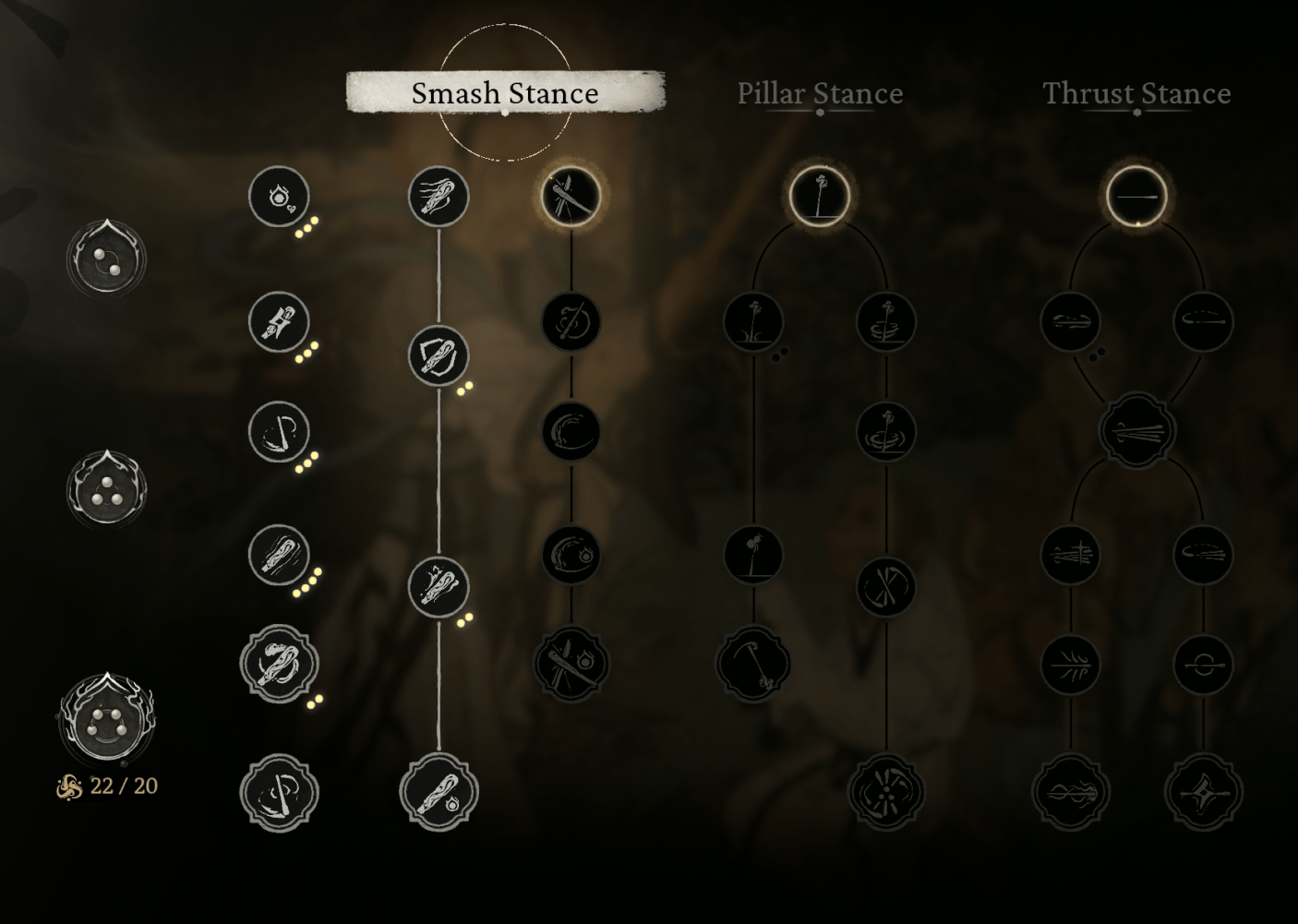The height and width of the screenshot is (924, 1298).
Task: Select the flame-and-heart skill node
Action: (278, 197)
